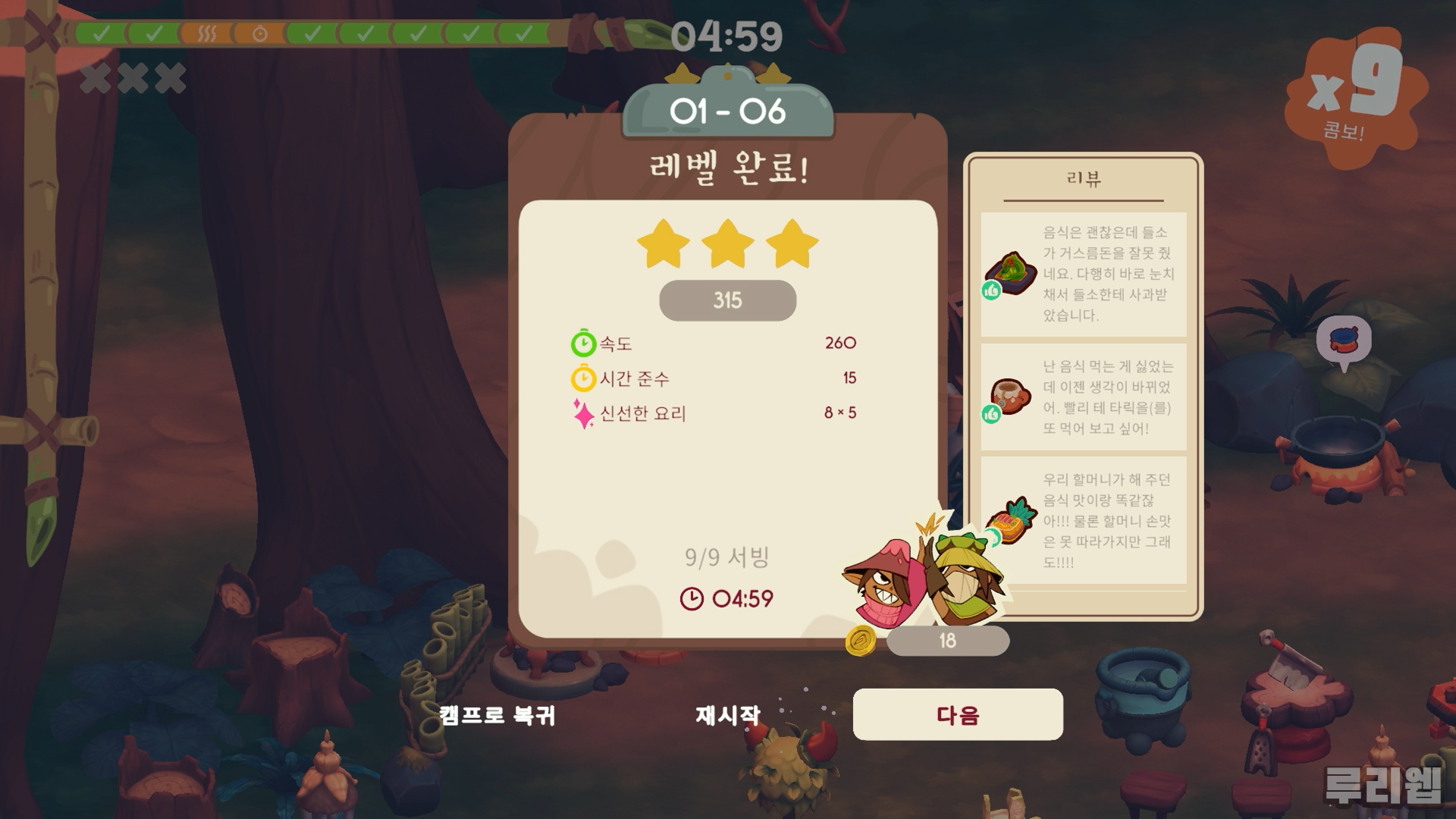Restart the level via 재시작

click(x=727, y=714)
